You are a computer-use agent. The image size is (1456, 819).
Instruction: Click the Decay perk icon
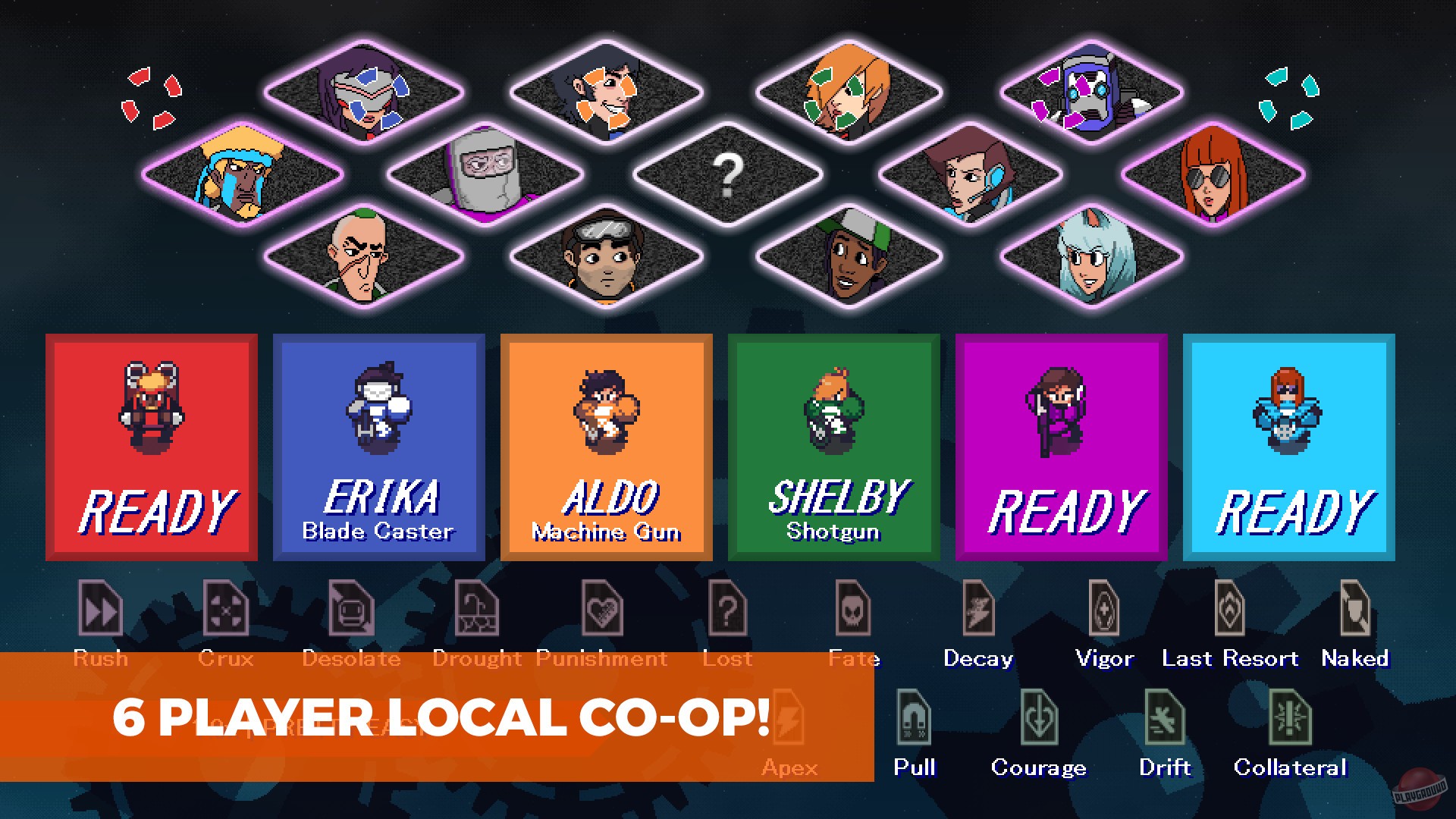(x=978, y=610)
